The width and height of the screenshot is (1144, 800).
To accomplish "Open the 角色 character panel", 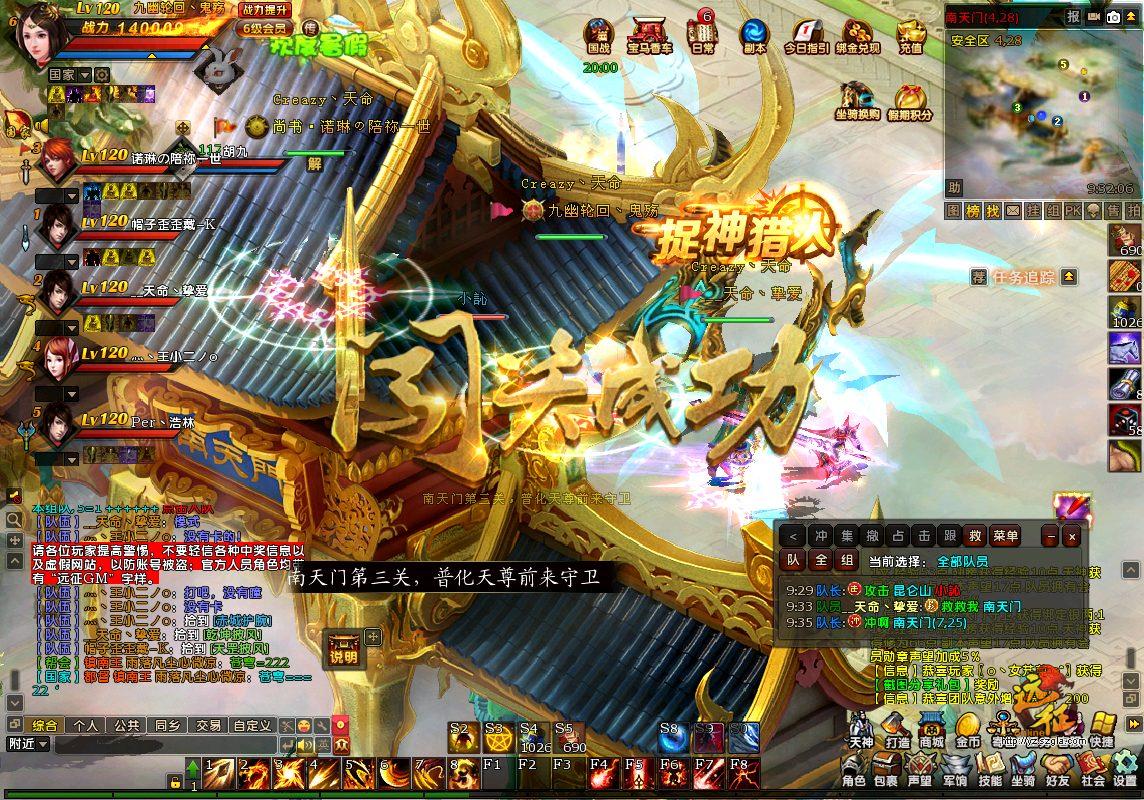I will point(853,769).
